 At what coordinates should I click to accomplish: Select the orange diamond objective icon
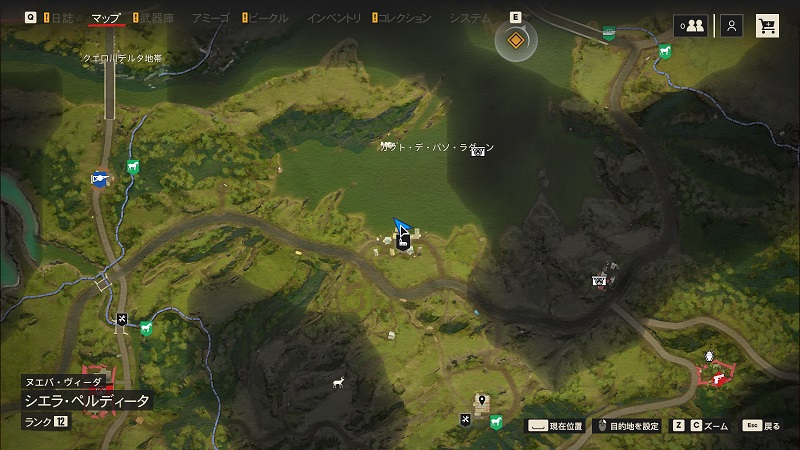[x=516, y=40]
